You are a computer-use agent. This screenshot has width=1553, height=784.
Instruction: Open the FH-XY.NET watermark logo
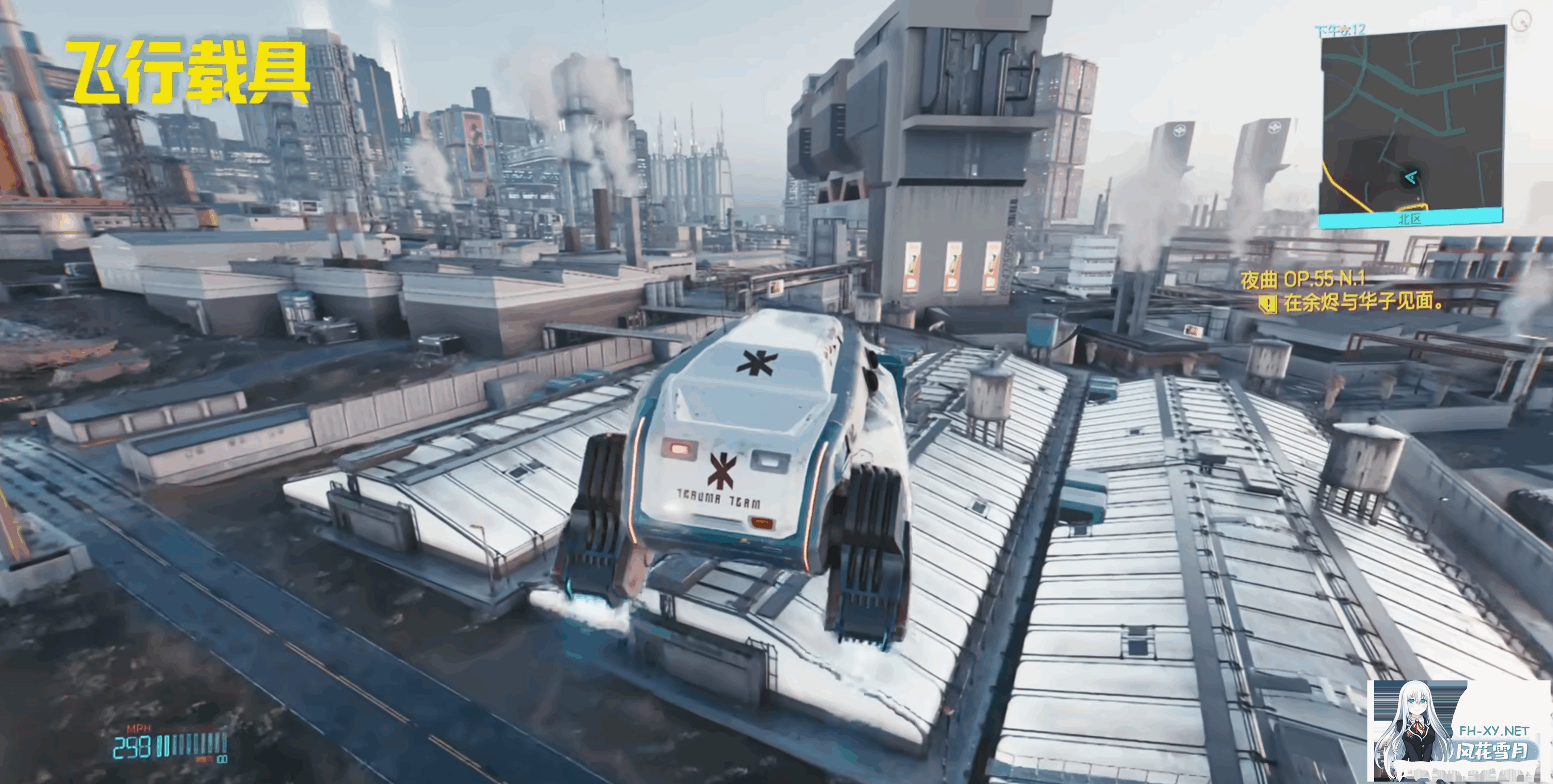tap(1458, 730)
